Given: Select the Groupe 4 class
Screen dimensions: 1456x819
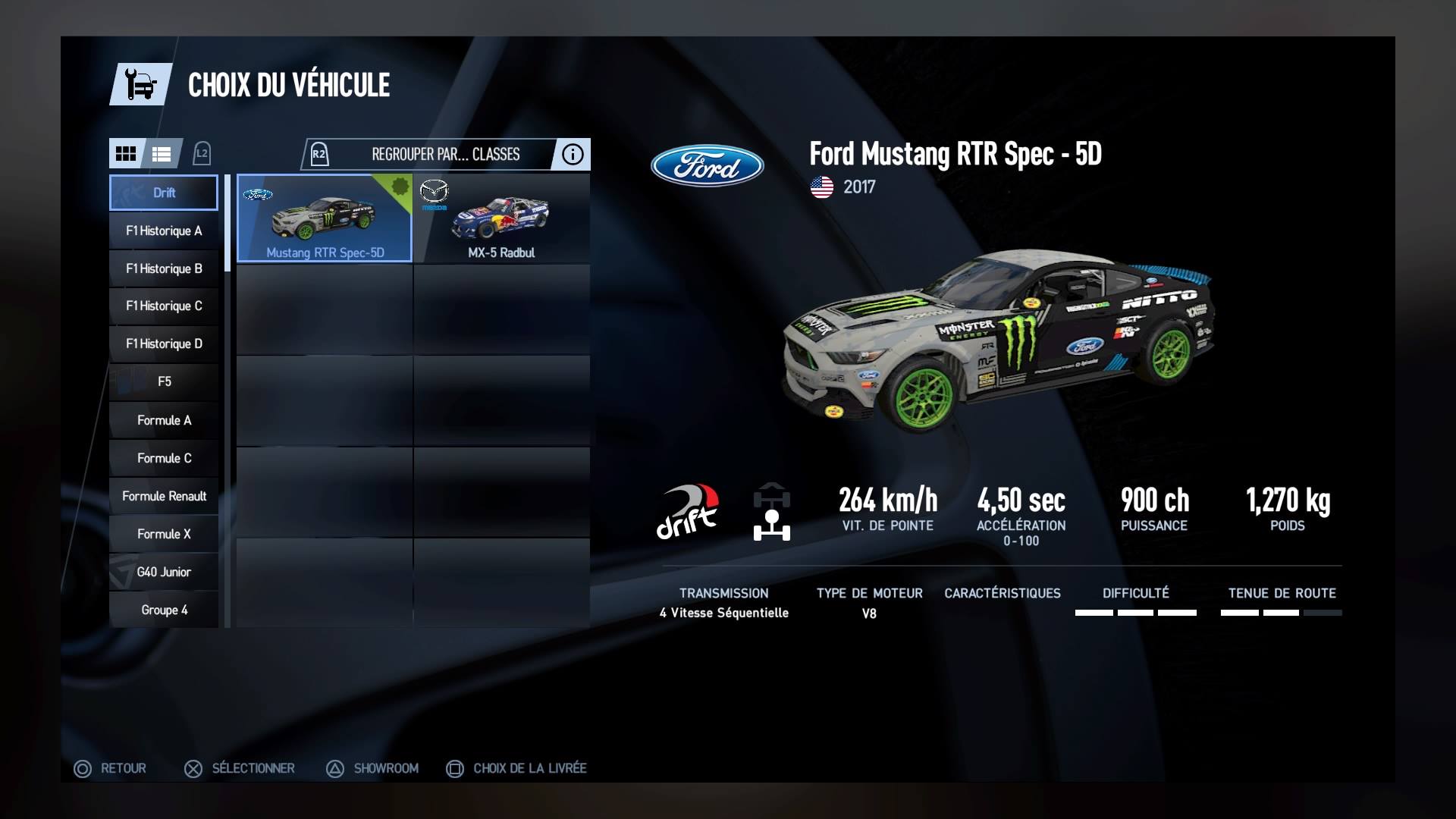Looking at the screenshot, I should pos(164,610).
